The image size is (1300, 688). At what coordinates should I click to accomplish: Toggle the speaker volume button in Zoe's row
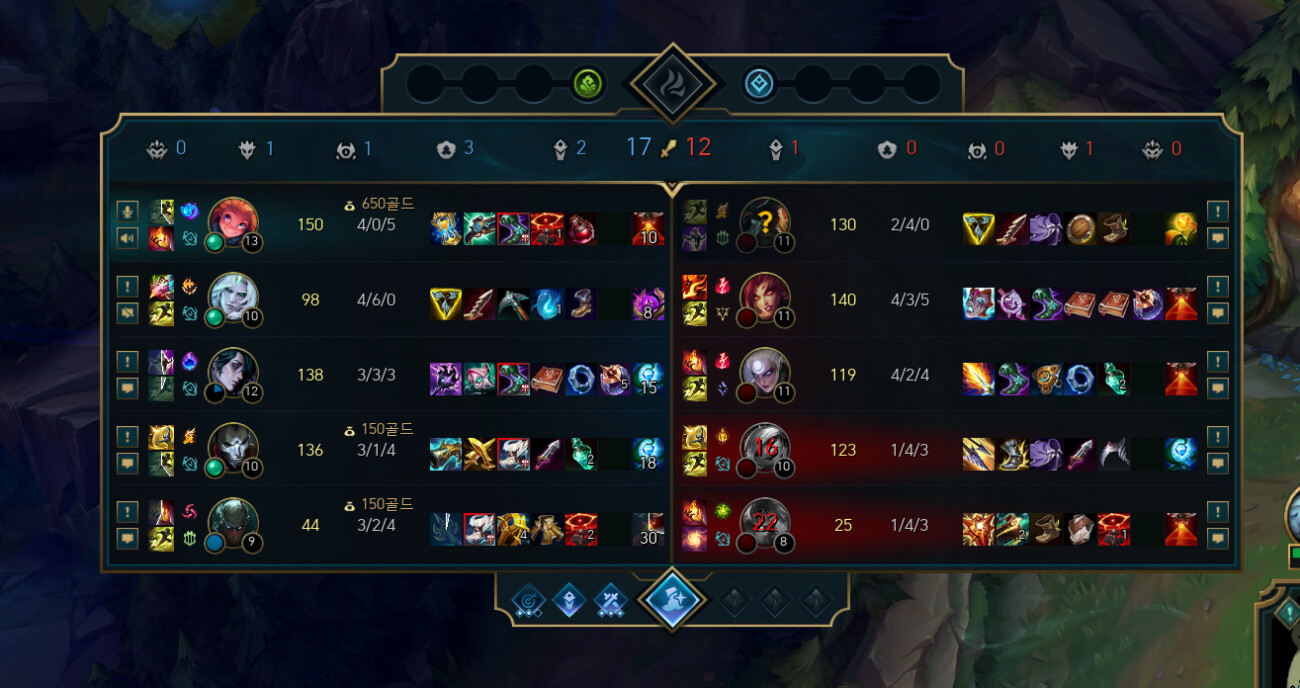click(x=127, y=238)
